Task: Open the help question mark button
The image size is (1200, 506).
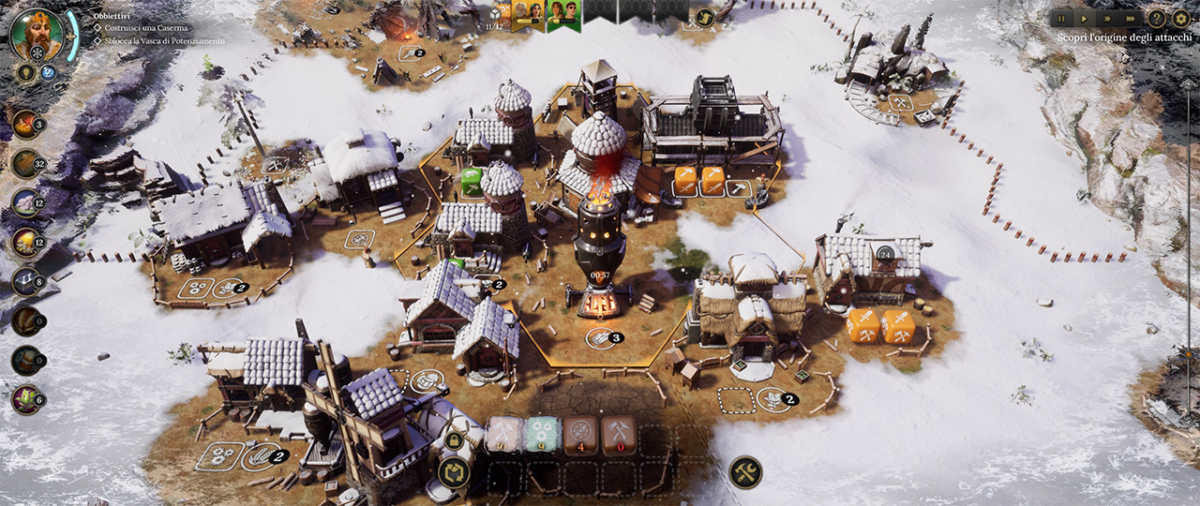Action: pyautogui.click(x=1156, y=18)
